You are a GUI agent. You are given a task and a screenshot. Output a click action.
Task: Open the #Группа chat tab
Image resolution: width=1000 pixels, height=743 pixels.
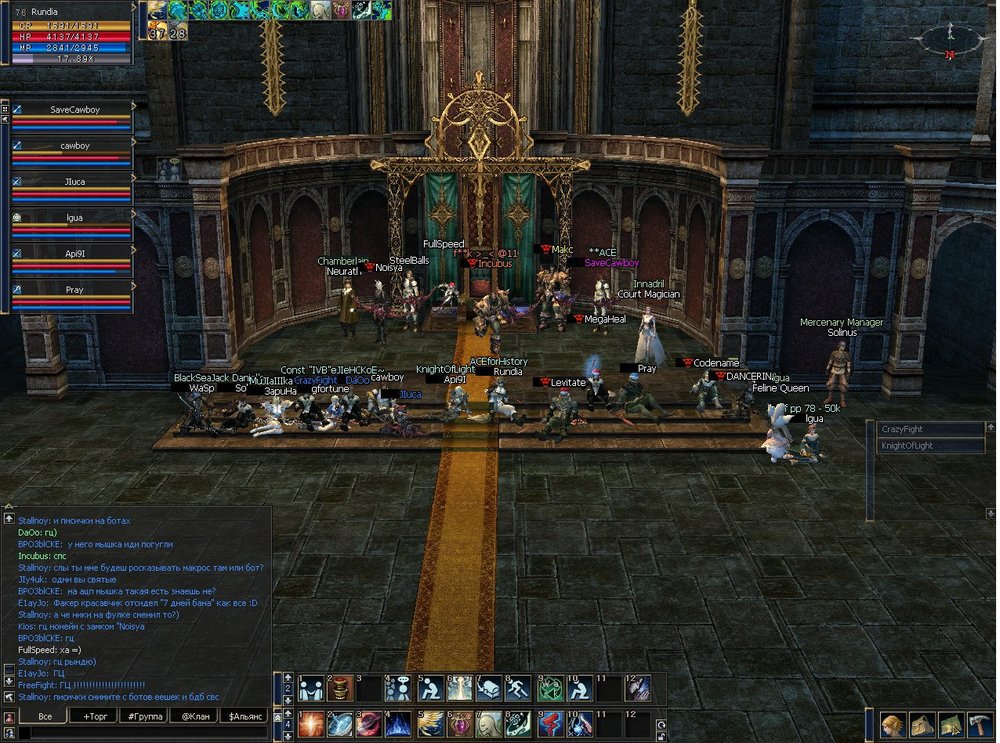tap(147, 716)
